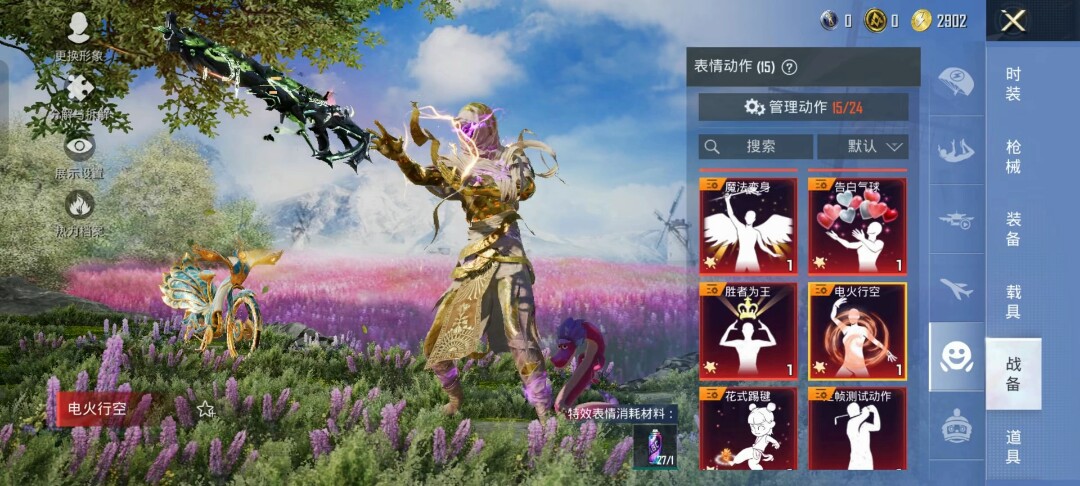Open the 默认 sort dropdown
Viewport: 1080px width, 486px height.
coord(862,146)
